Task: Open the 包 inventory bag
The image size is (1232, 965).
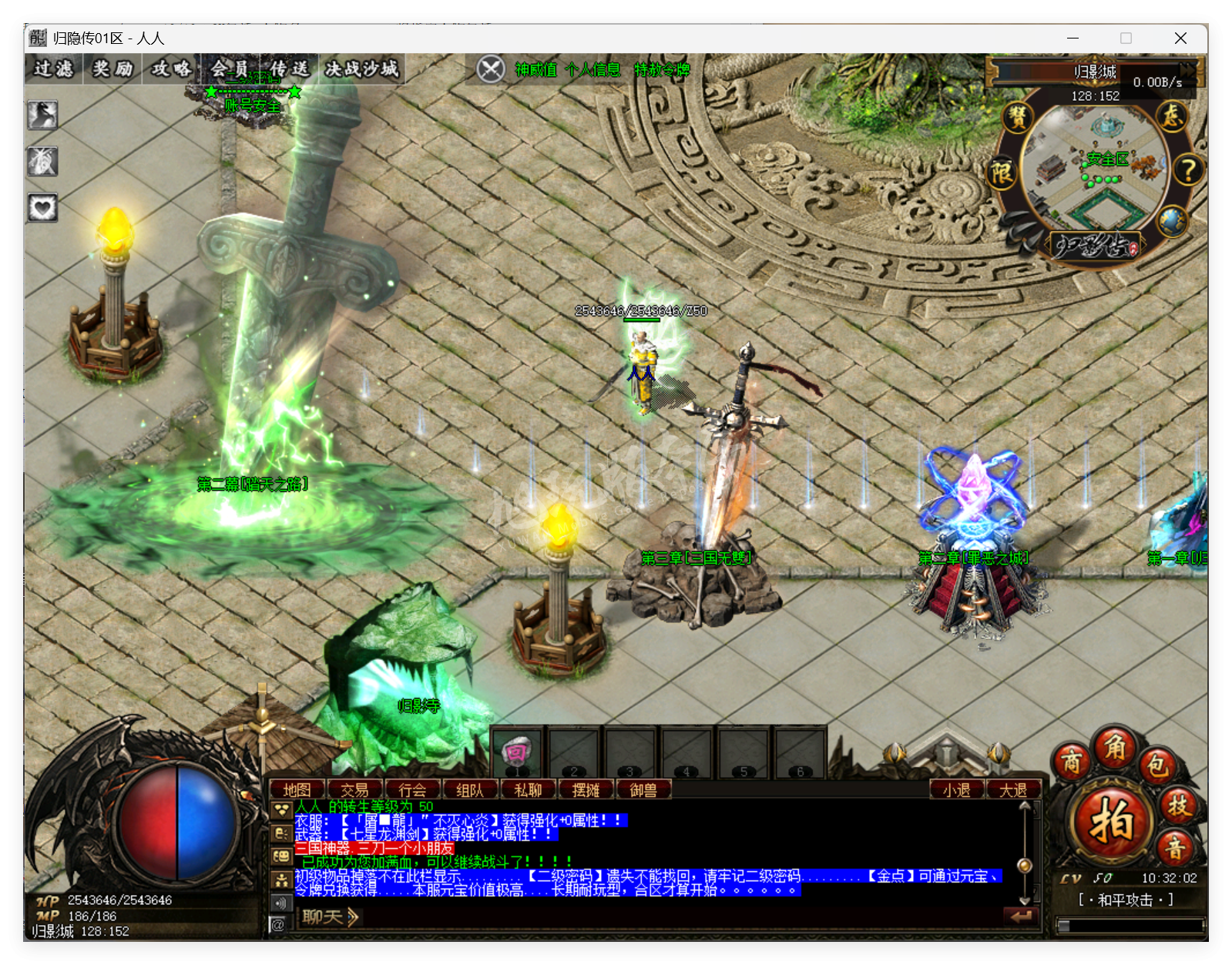Action: coord(1157,766)
